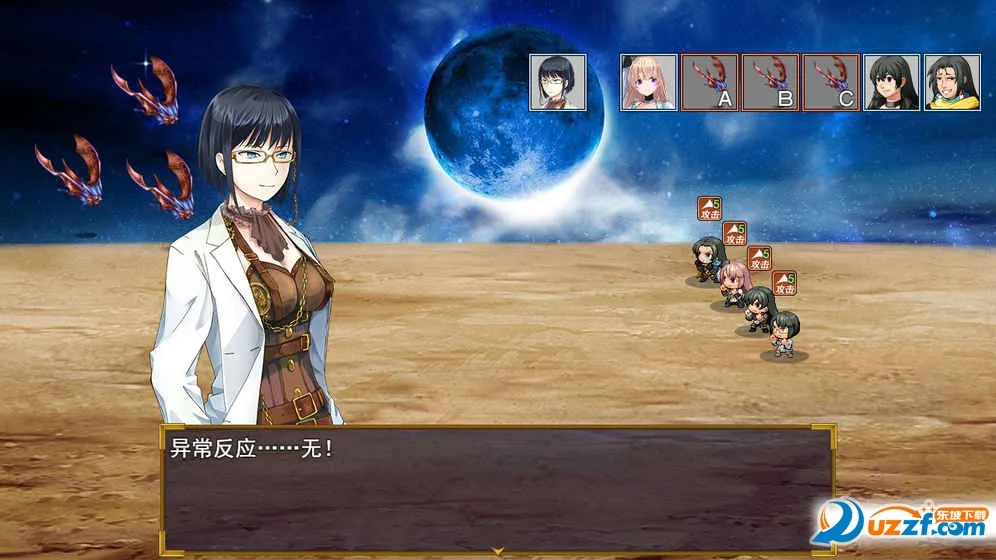This screenshot has height=560, width=996.
Task: Click the grinning man with yellow scarf portrait
Action: pos(952,82)
